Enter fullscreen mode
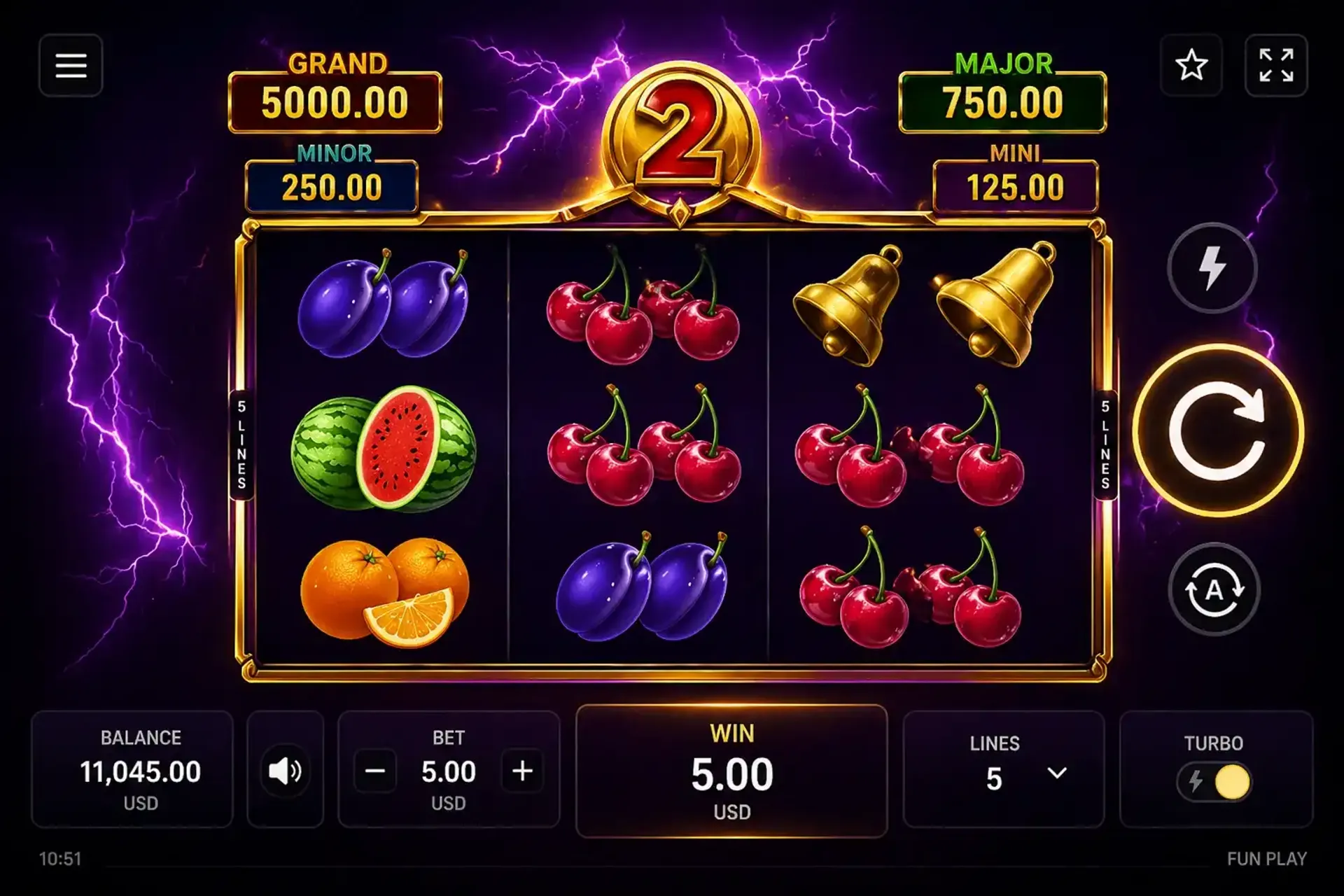The image size is (1344, 896). (1275, 66)
